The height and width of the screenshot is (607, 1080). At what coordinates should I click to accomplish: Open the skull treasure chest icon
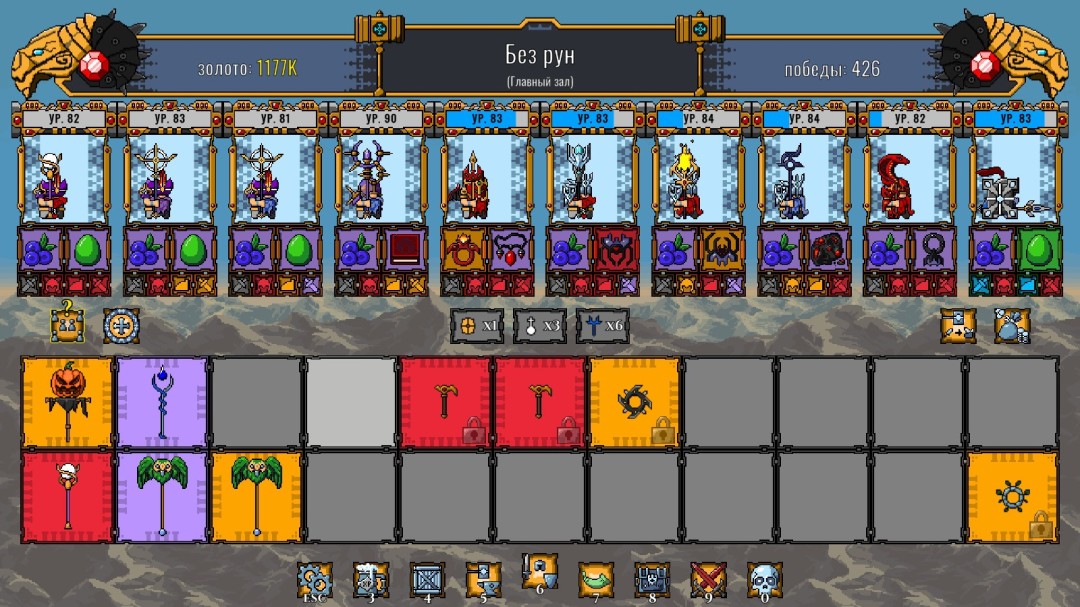tap(651, 579)
